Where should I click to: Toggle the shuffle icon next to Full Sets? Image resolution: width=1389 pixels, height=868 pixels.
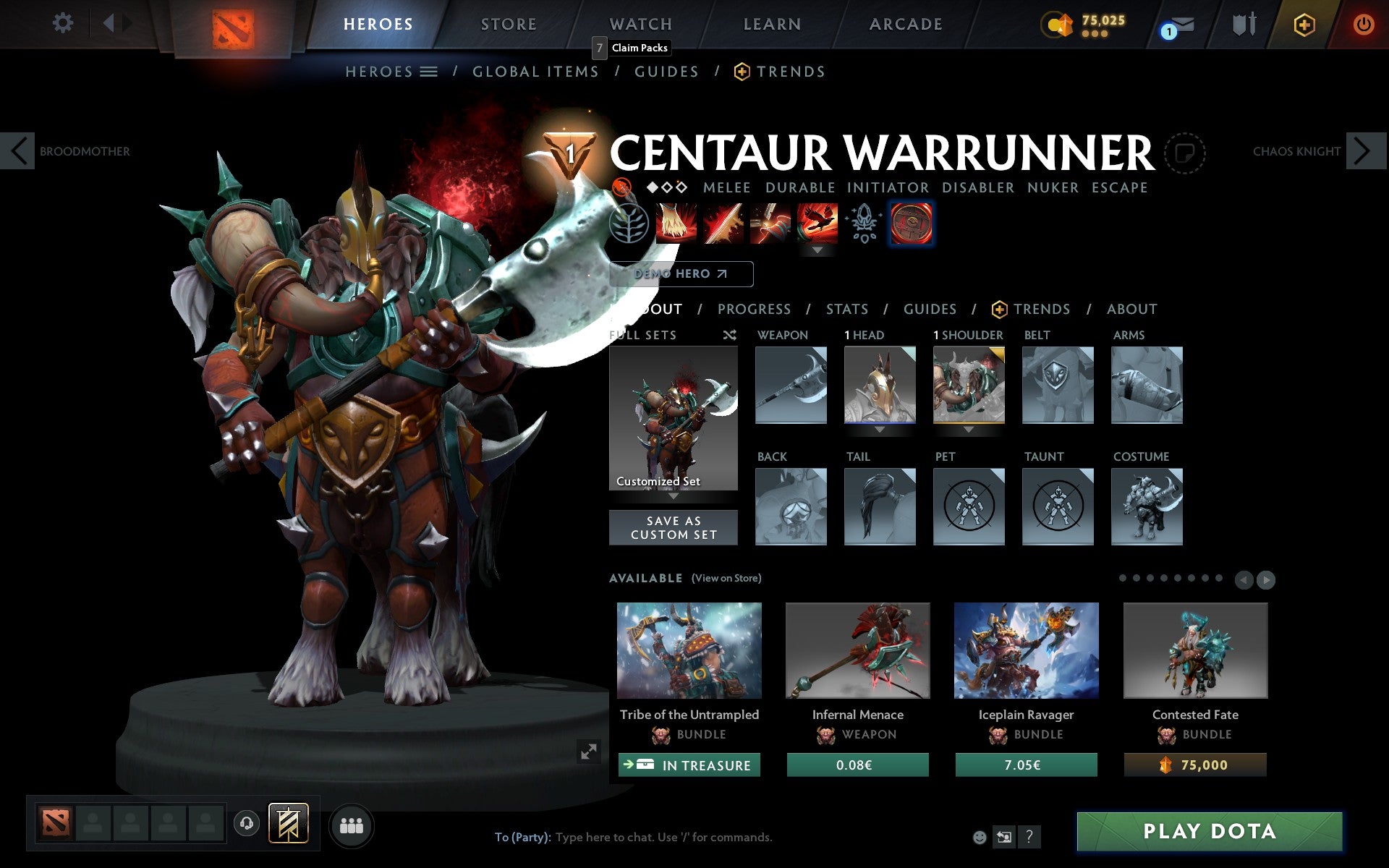(x=729, y=335)
